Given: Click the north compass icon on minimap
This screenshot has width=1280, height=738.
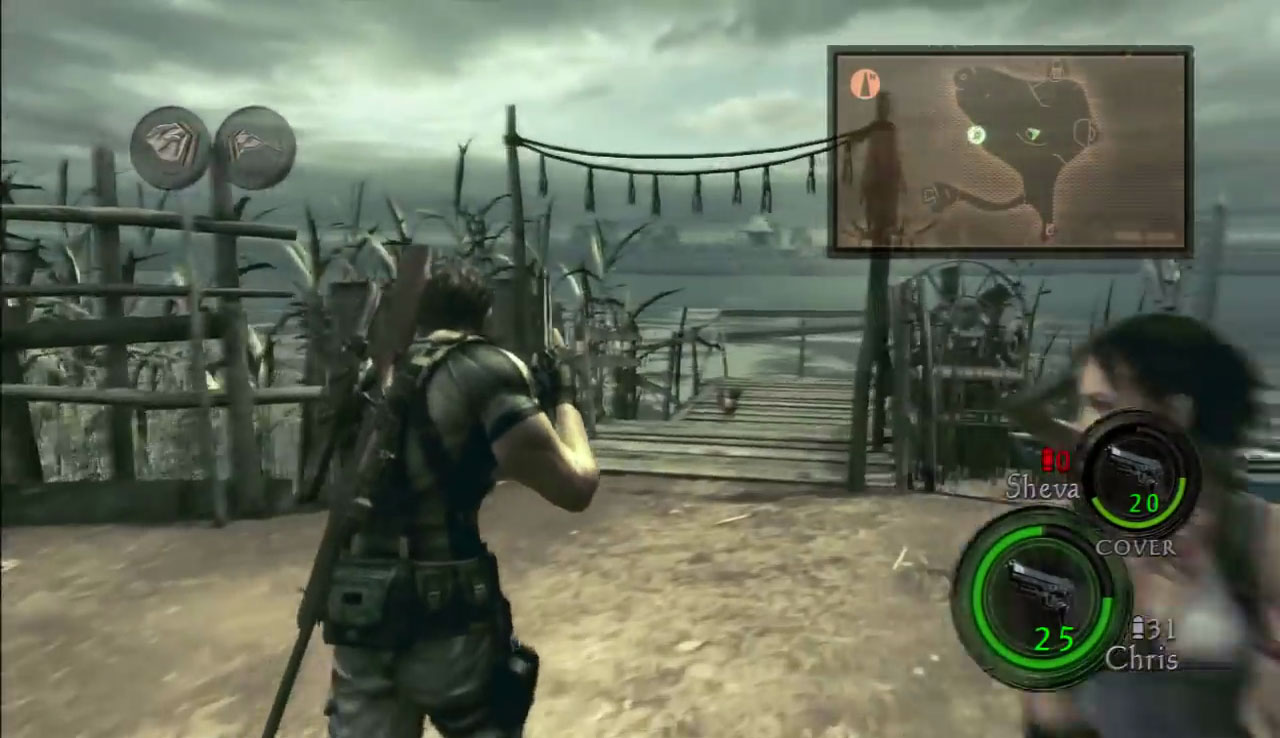Looking at the screenshot, I should tap(865, 84).
